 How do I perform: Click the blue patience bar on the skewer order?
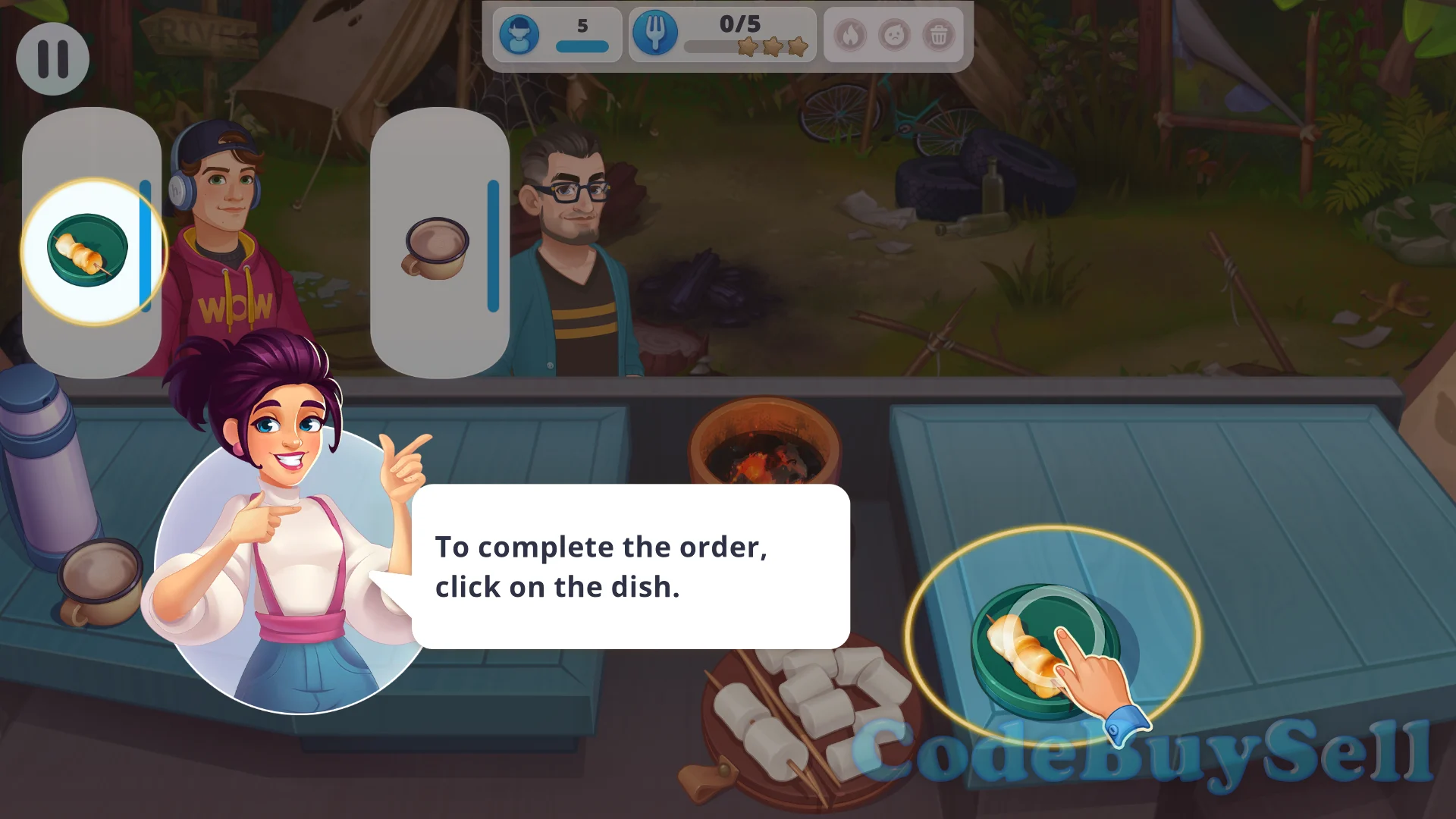[x=146, y=243]
